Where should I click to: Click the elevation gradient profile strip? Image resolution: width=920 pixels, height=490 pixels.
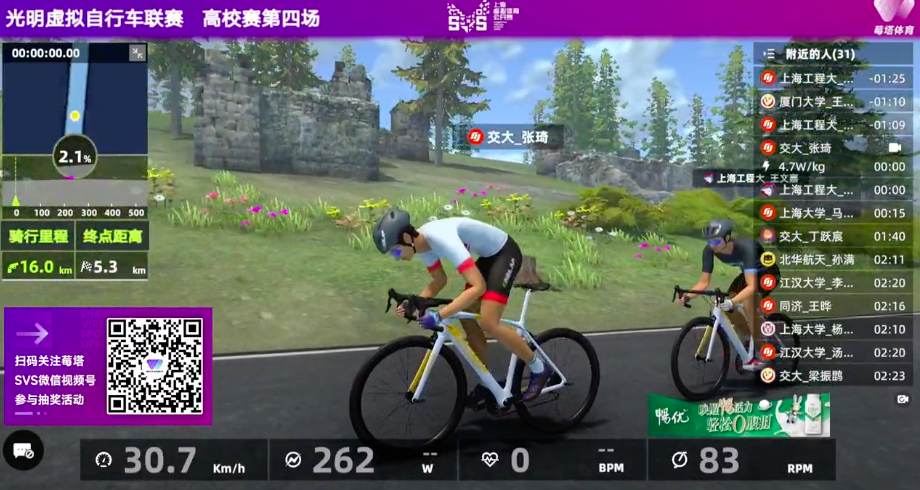pos(74,196)
